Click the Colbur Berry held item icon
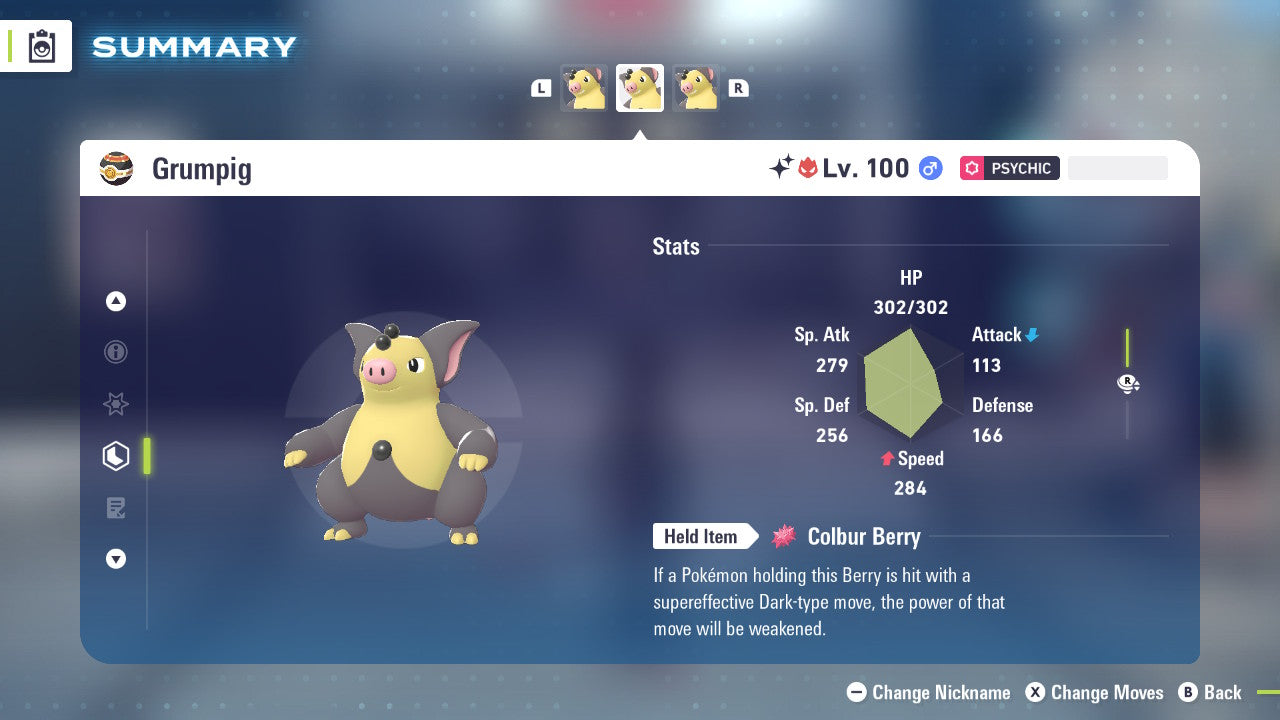This screenshot has height=720, width=1280. click(x=784, y=536)
